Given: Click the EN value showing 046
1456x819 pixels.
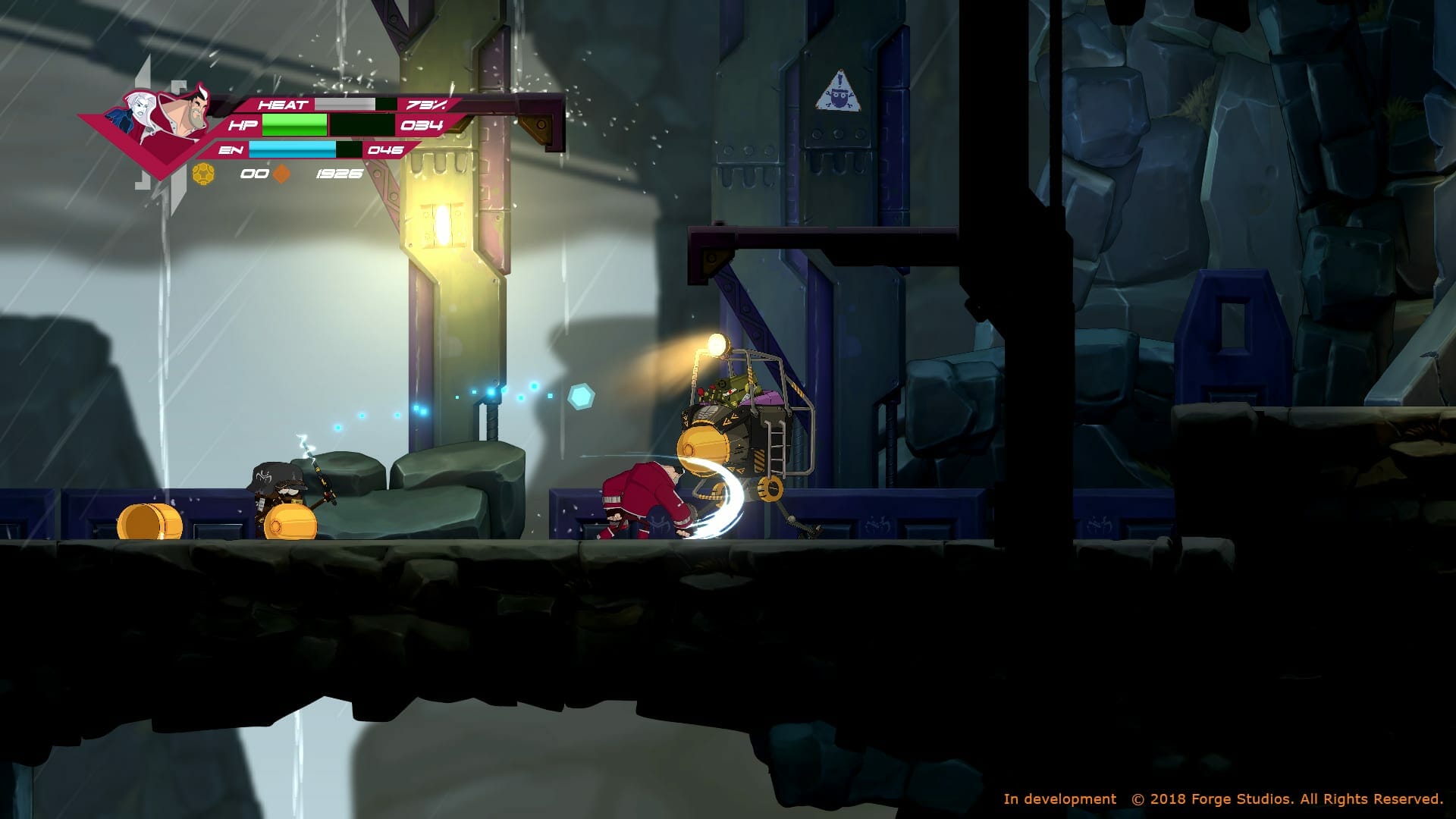Looking at the screenshot, I should point(387,152).
